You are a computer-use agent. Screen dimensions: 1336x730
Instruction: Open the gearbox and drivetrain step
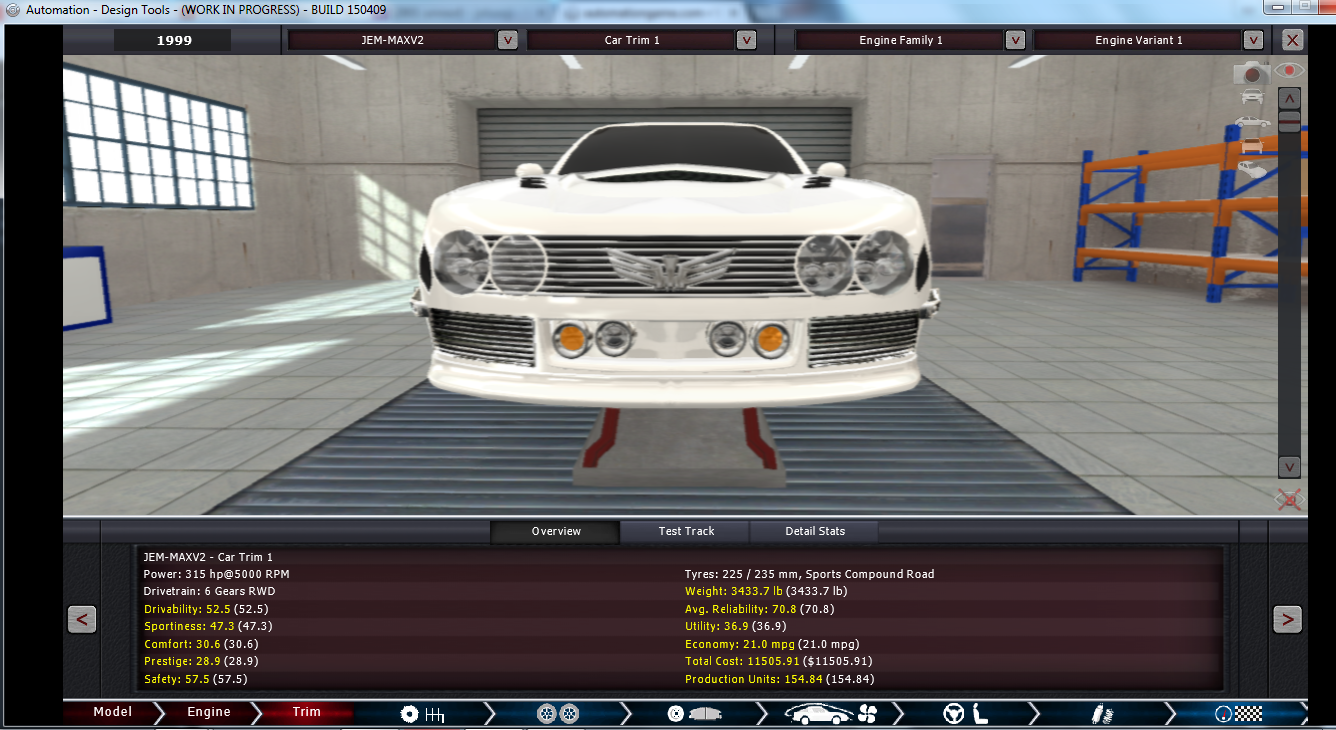421,714
